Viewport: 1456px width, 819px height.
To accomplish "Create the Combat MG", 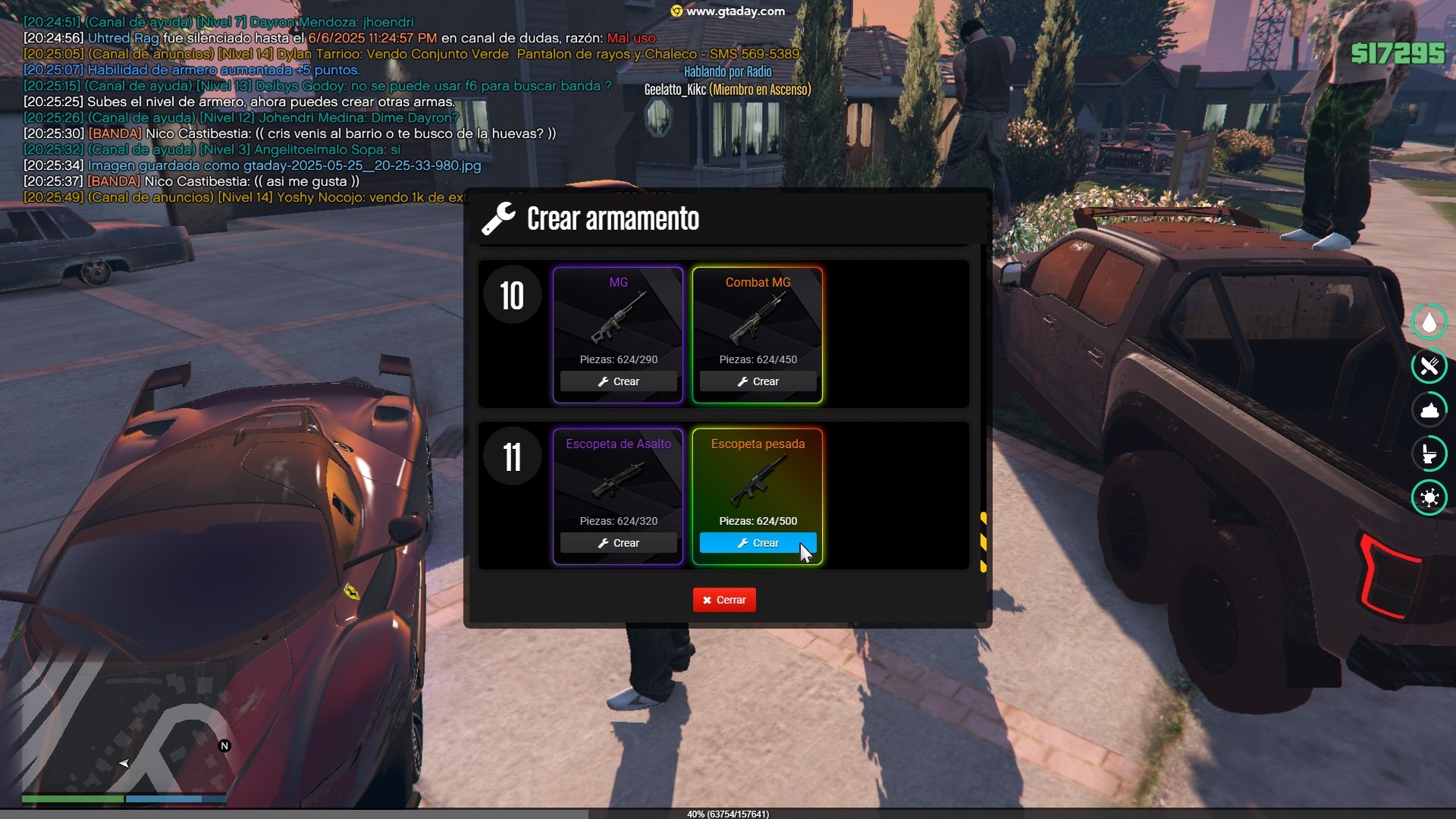I will [x=758, y=381].
